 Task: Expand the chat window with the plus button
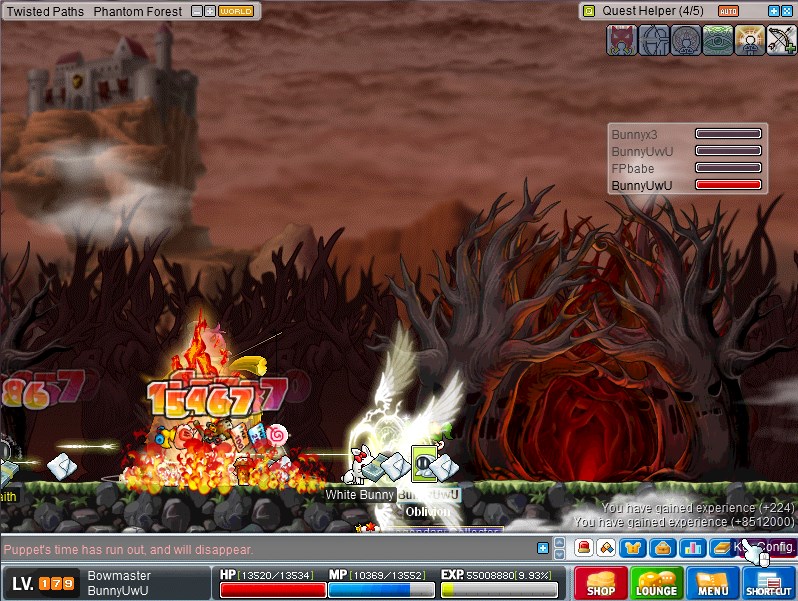[x=543, y=548]
